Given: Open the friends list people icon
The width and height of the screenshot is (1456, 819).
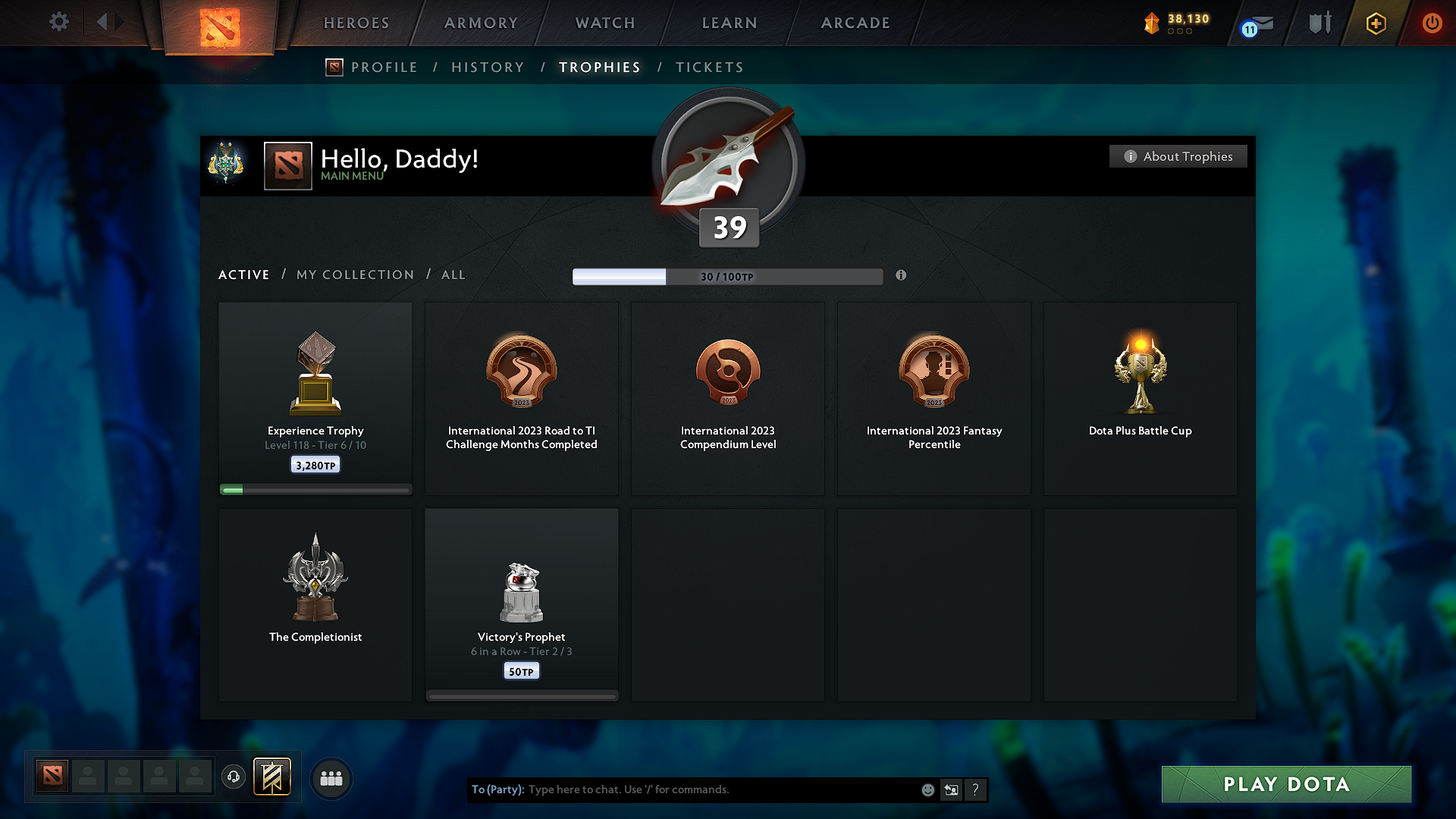Looking at the screenshot, I should tap(331, 777).
